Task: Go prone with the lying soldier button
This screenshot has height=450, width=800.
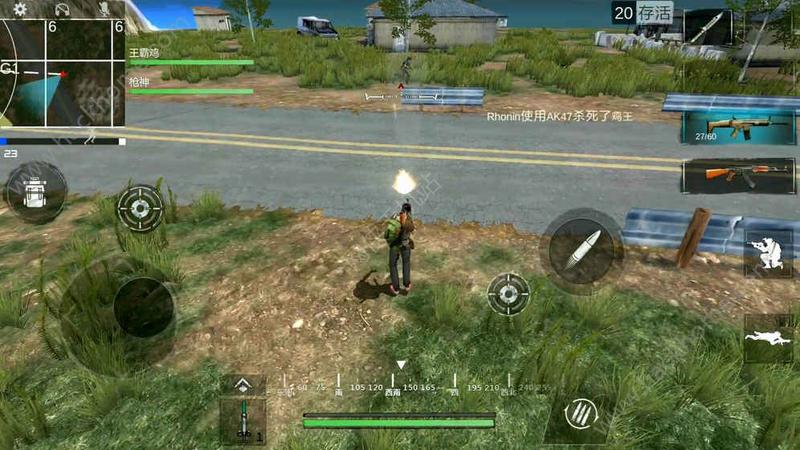Action: pyautogui.click(x=767, y=338)
